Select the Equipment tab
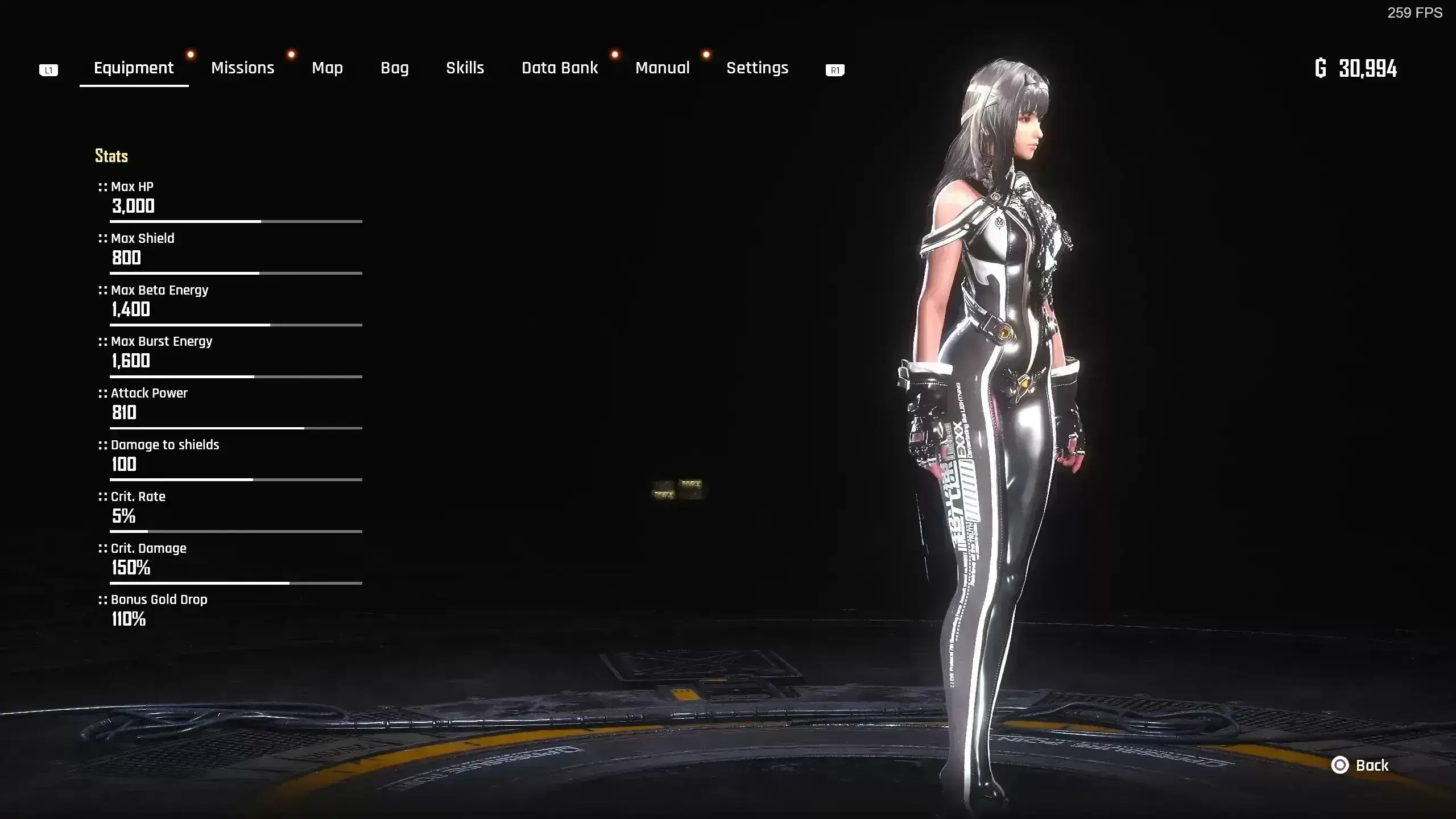Viewport: 1456px width, 819px height. click(x=134, y=68)
